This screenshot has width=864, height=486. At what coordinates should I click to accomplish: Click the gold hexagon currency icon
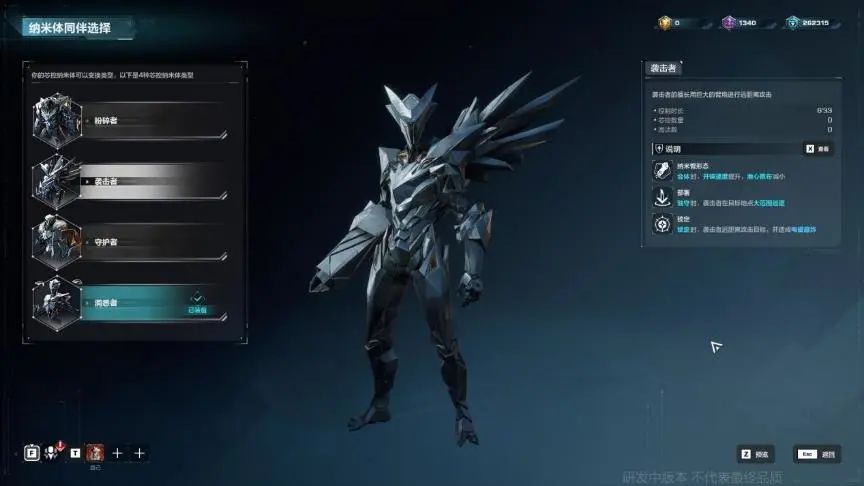coord(665,22)
